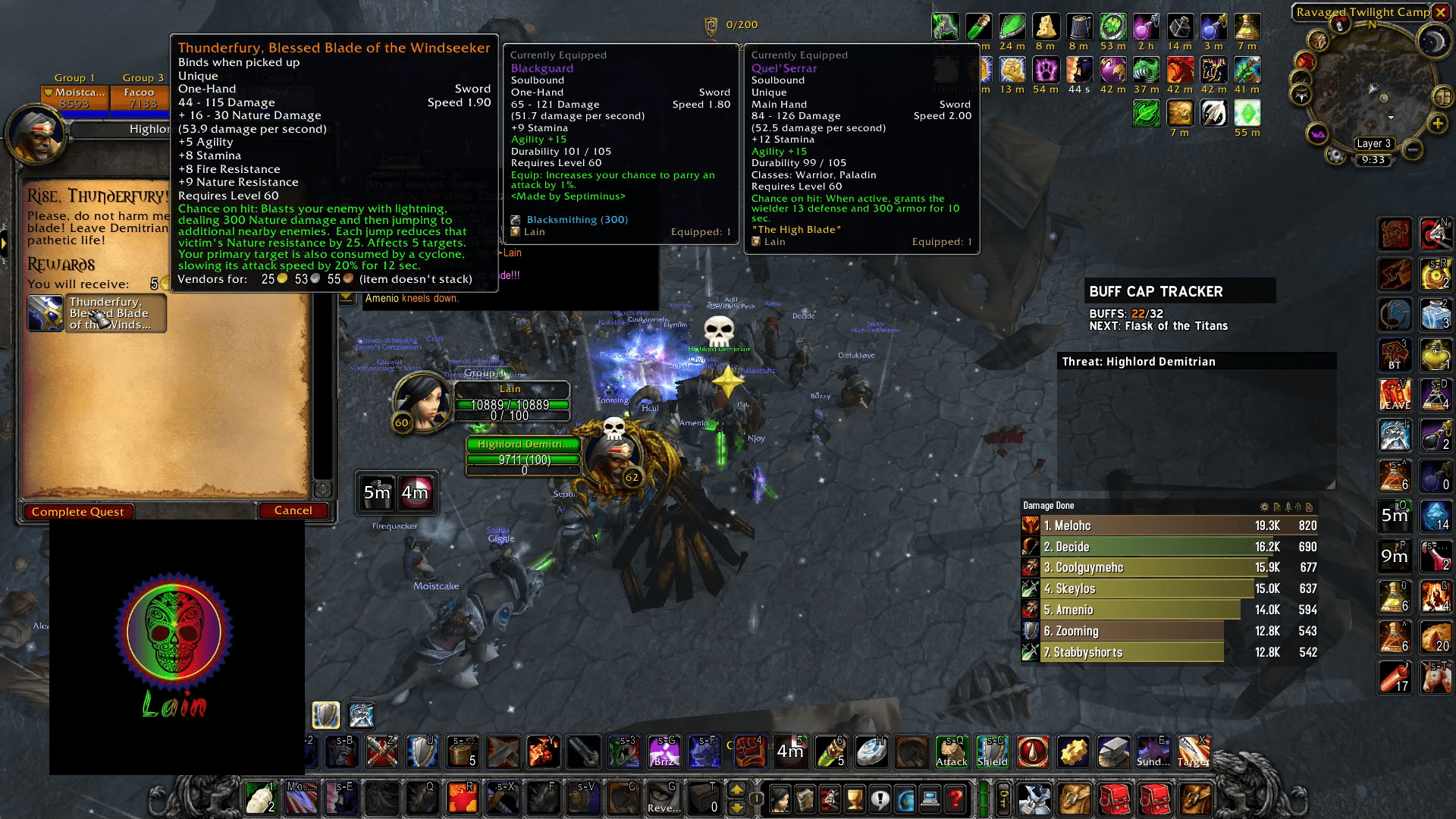Use the Sunder action bar button
The height and width of the screenshot is (819, 1456).
pos(1152,752)
